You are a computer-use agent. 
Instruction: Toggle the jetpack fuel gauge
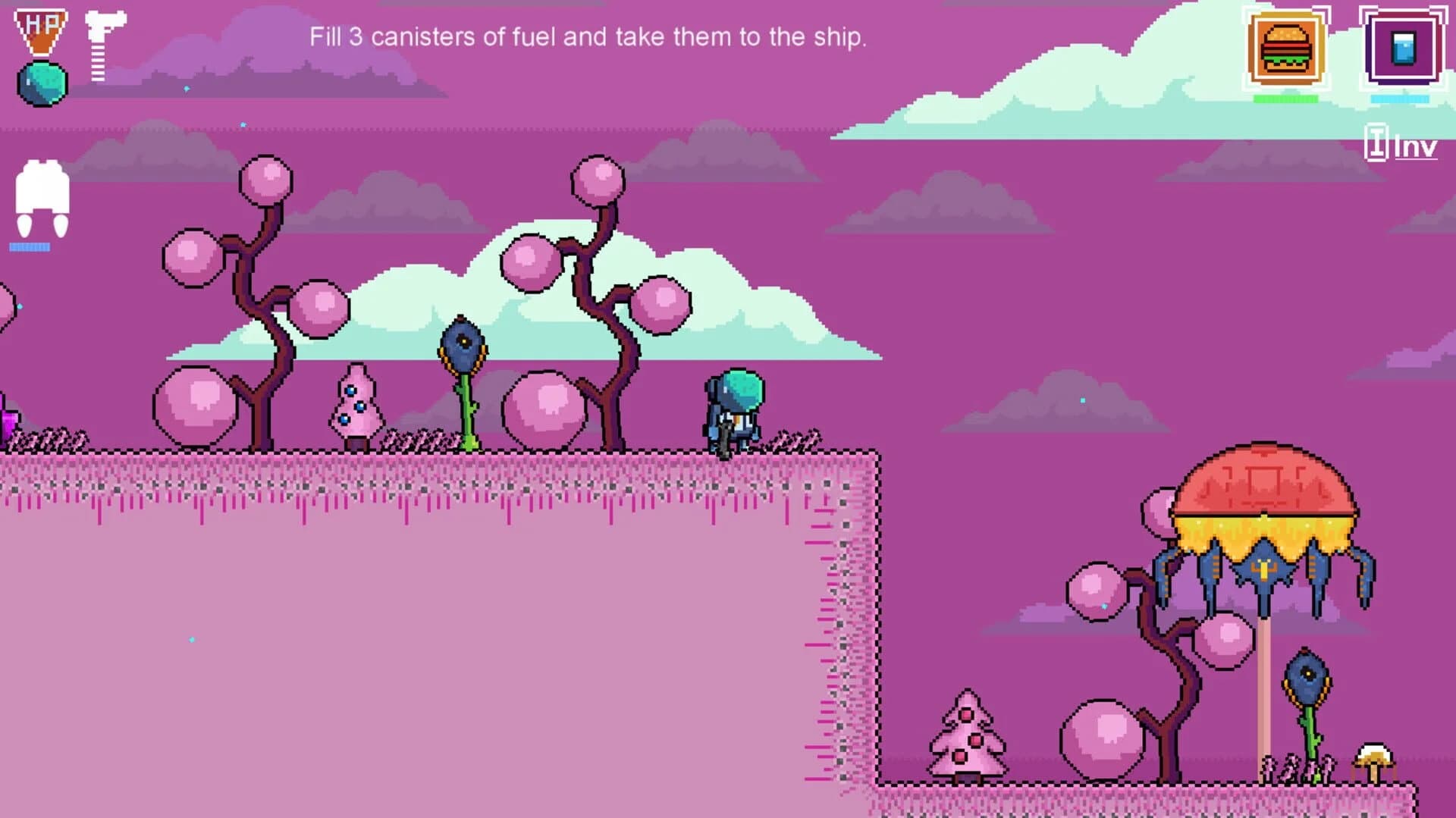(x=32, y=245)
